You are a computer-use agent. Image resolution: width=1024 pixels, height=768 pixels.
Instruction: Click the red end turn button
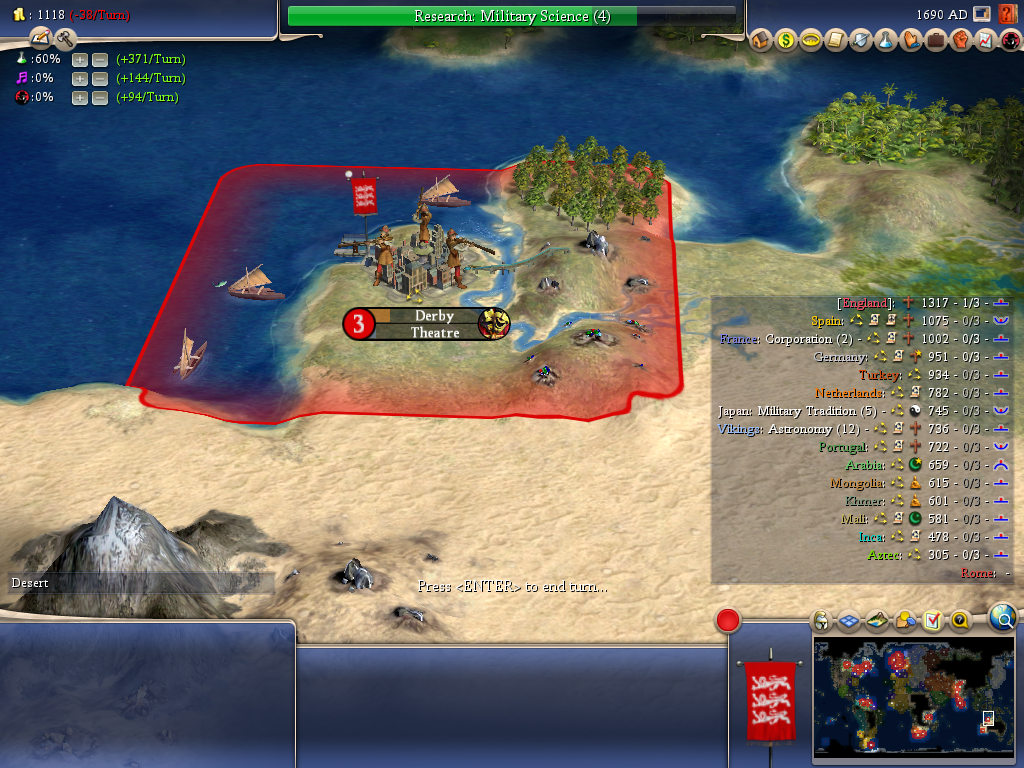pos(728,620)
